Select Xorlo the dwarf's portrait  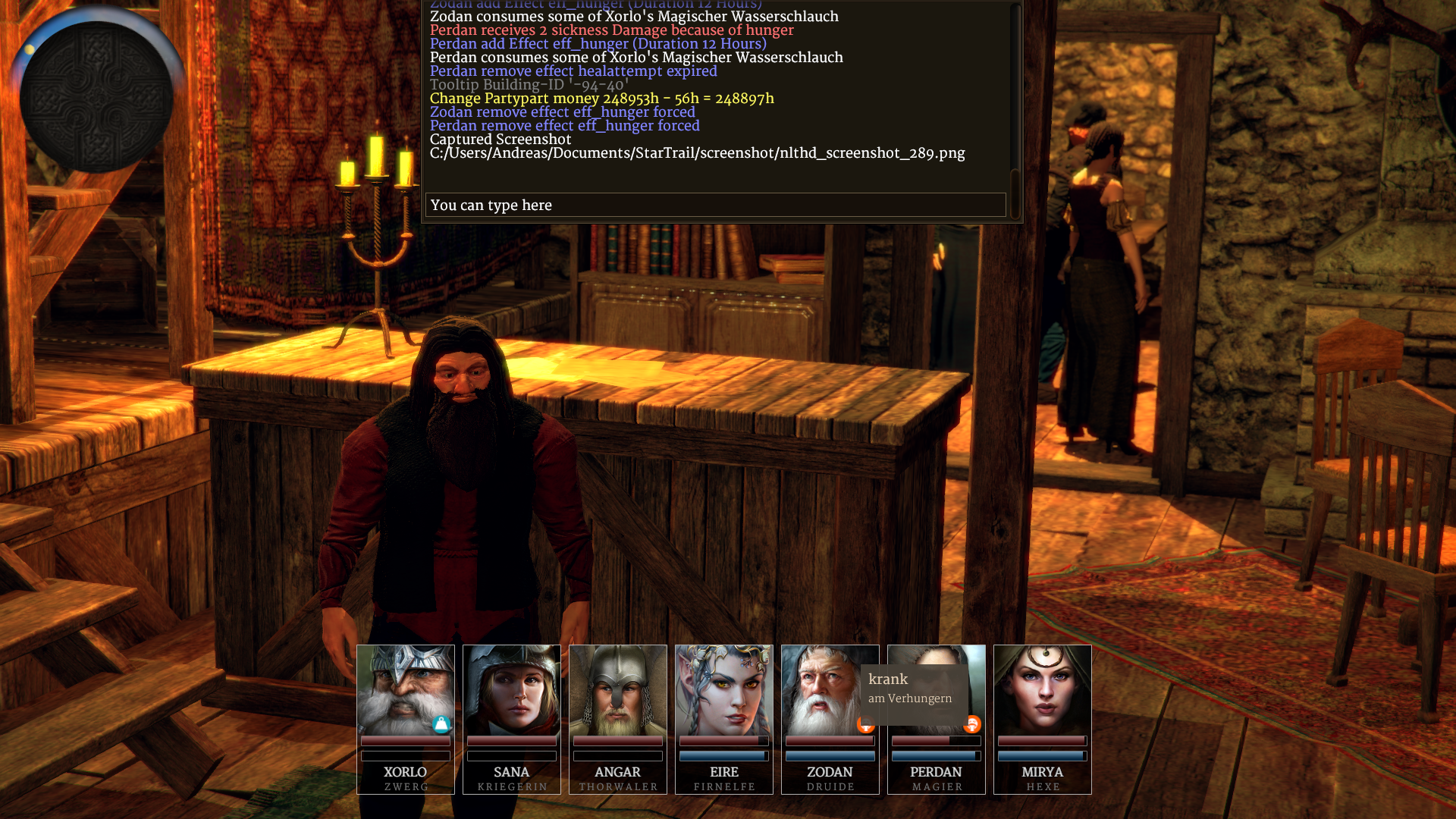coord(405,689)
